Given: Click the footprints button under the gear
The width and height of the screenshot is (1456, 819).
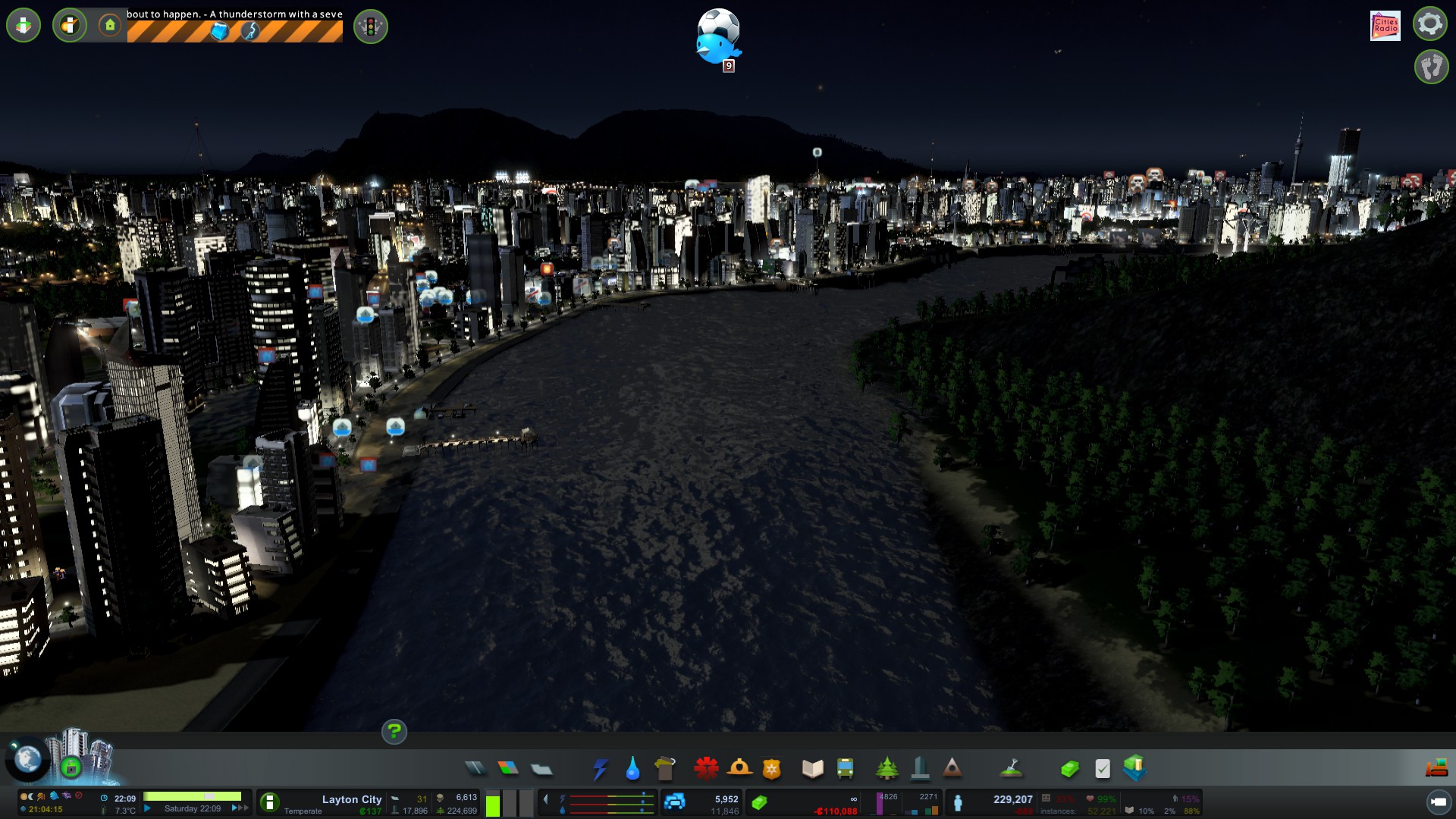Looking at the screenshot, I should pos(1431,67).
